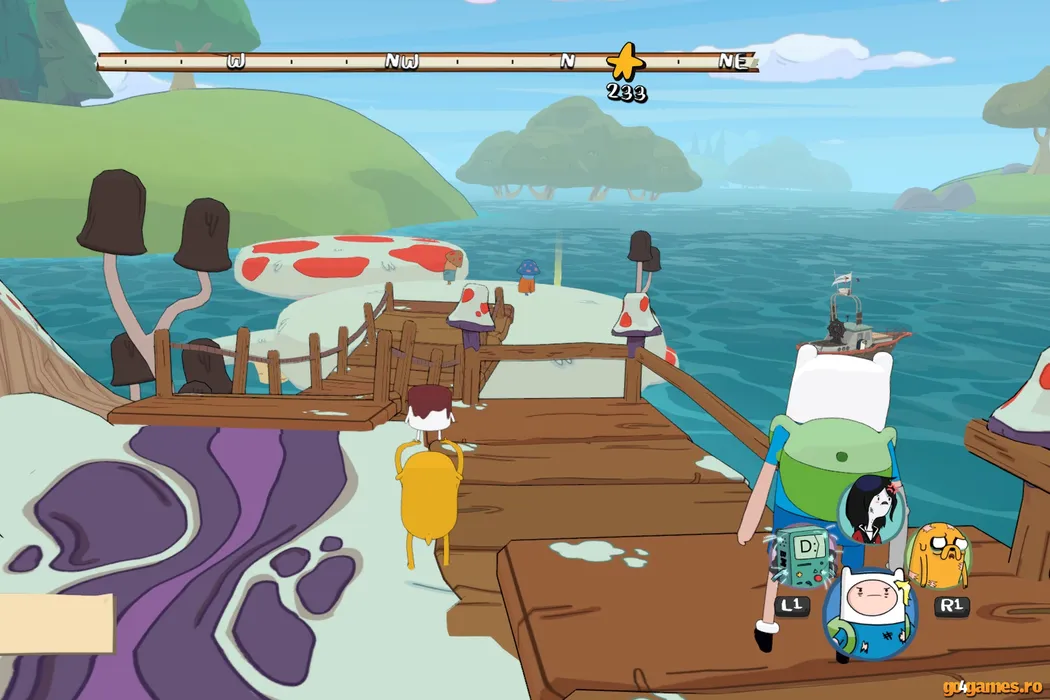Image resolution: width=1050 pixels, height=700 pixels.
Task: Click the star objective marker on the compass
Action: pyautogui.click(x=626, y=62)
